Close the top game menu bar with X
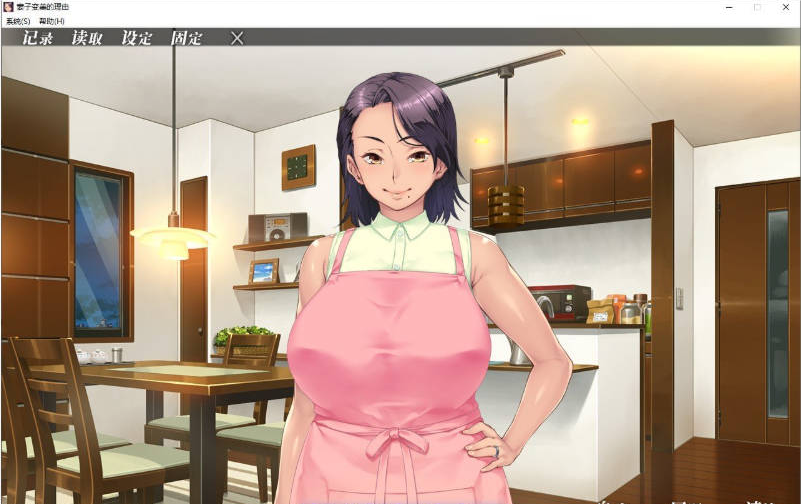This screenshot has width=802, height=504. (x=237, y=38)
